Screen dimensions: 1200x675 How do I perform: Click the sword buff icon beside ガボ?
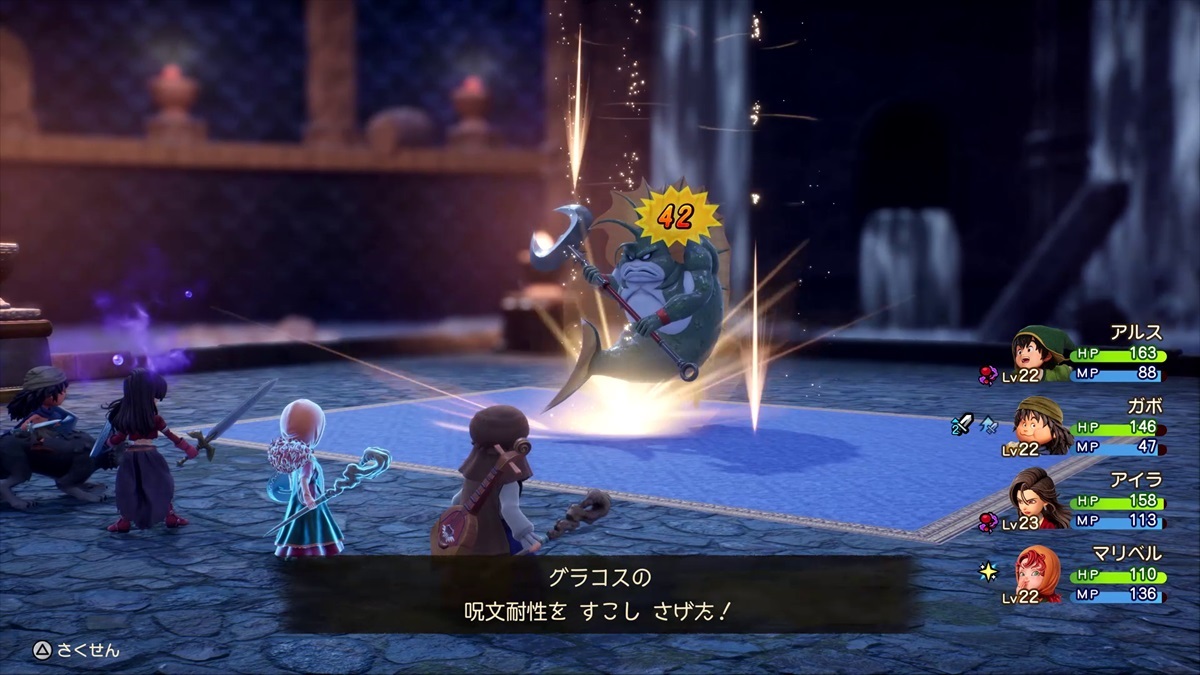pos(961,425)
